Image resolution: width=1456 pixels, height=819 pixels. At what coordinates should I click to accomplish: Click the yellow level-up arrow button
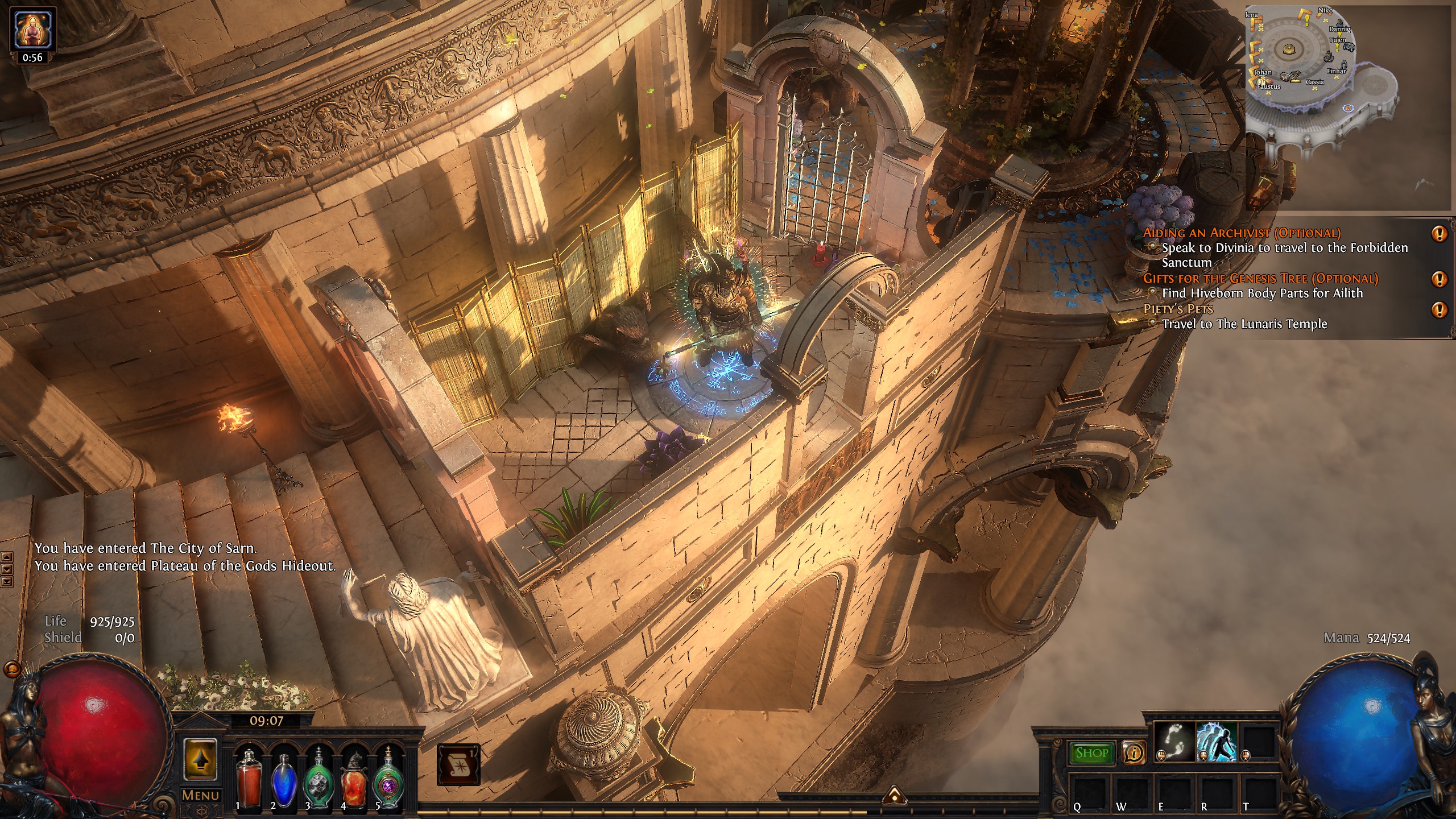click(x=200, y=759)
